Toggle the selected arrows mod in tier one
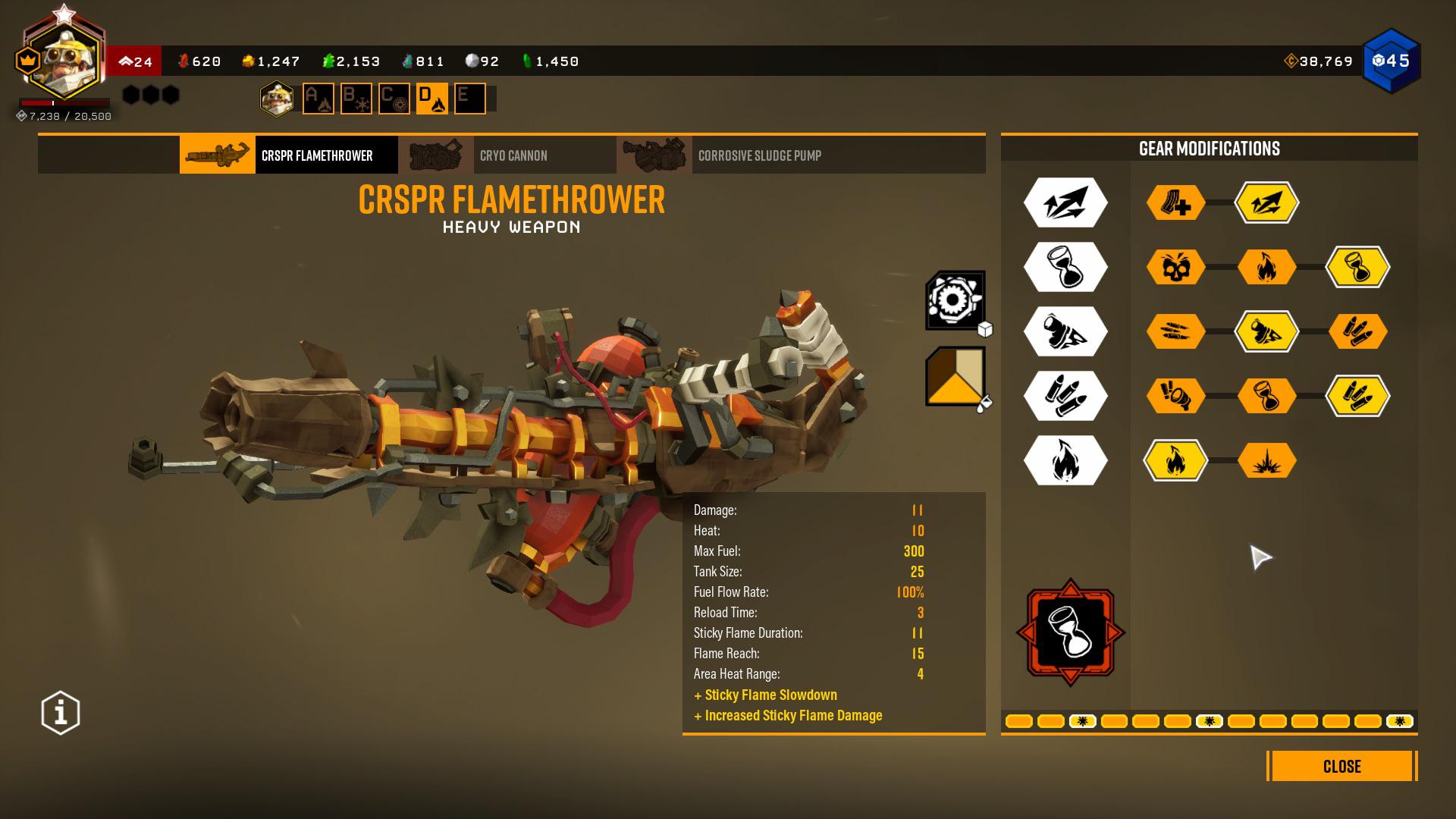This screenshot has width=1456, height=819. point(1269,203)
